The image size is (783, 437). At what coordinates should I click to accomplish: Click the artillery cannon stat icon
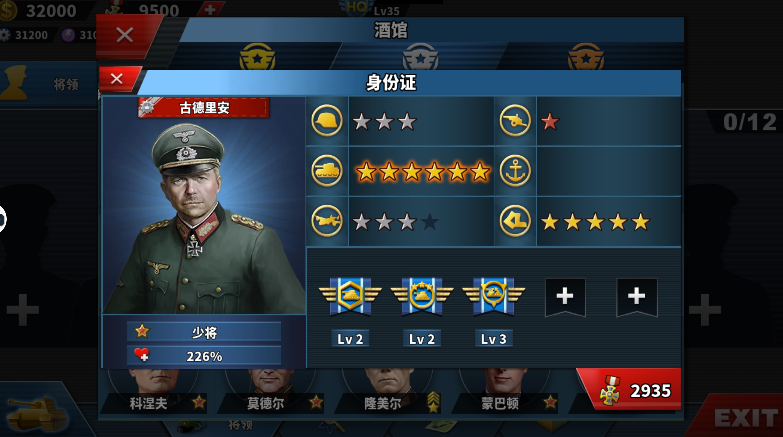[x=516, y=121]
